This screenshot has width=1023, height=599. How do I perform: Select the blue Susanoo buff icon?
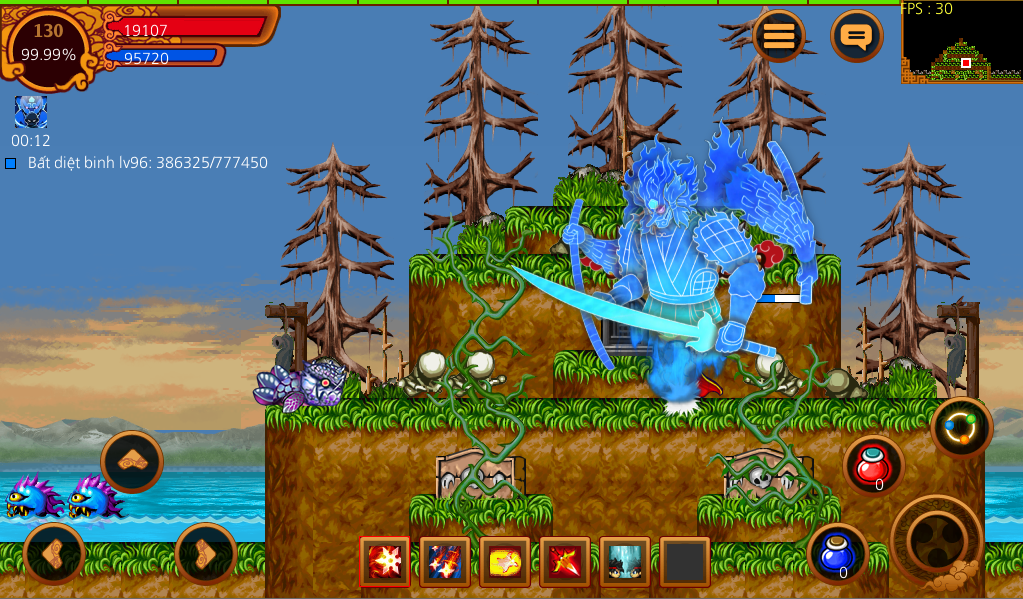point(31,111)
